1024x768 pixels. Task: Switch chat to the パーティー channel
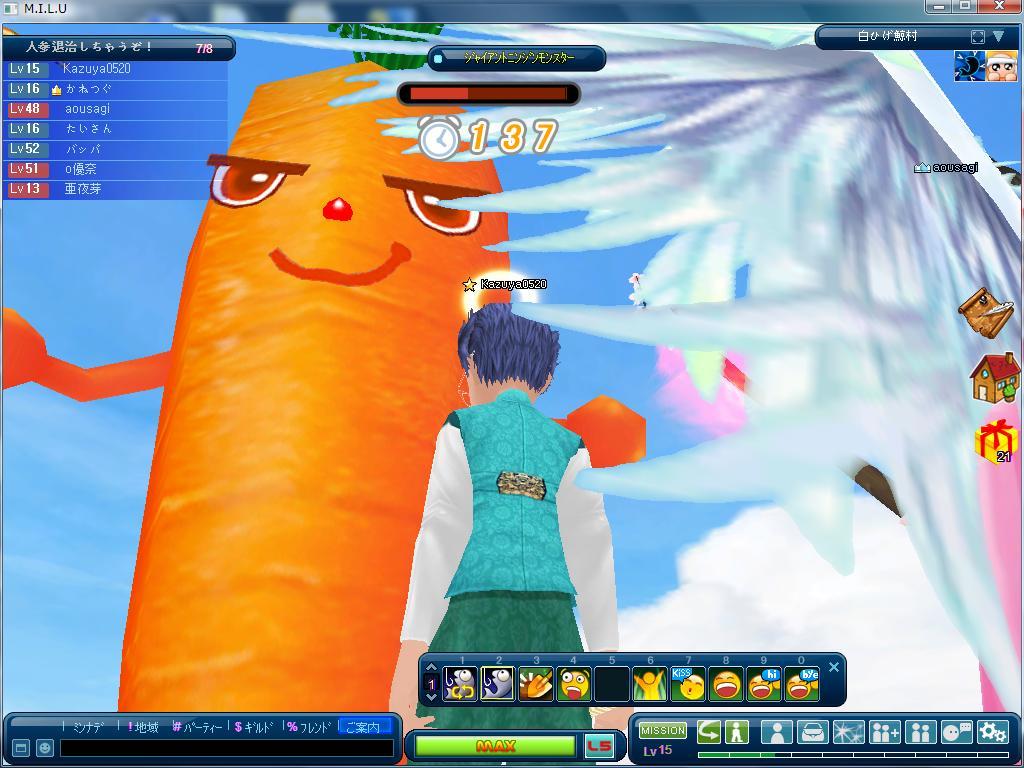tap(197, 727)
